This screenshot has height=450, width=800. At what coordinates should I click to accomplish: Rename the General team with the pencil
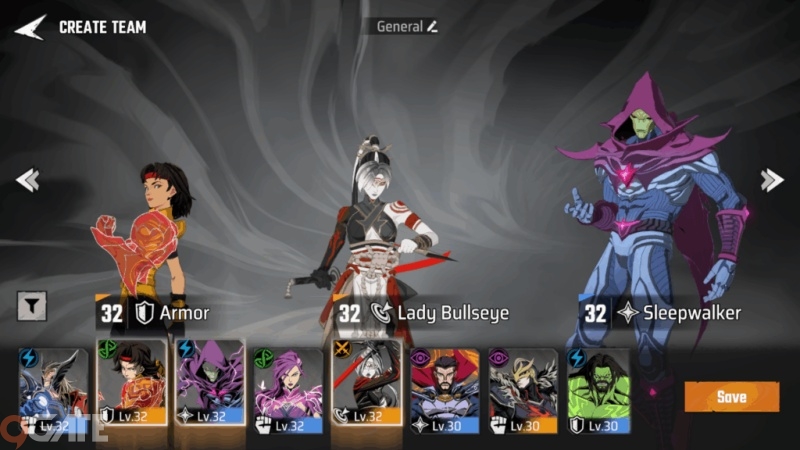[x=433, y=27]
